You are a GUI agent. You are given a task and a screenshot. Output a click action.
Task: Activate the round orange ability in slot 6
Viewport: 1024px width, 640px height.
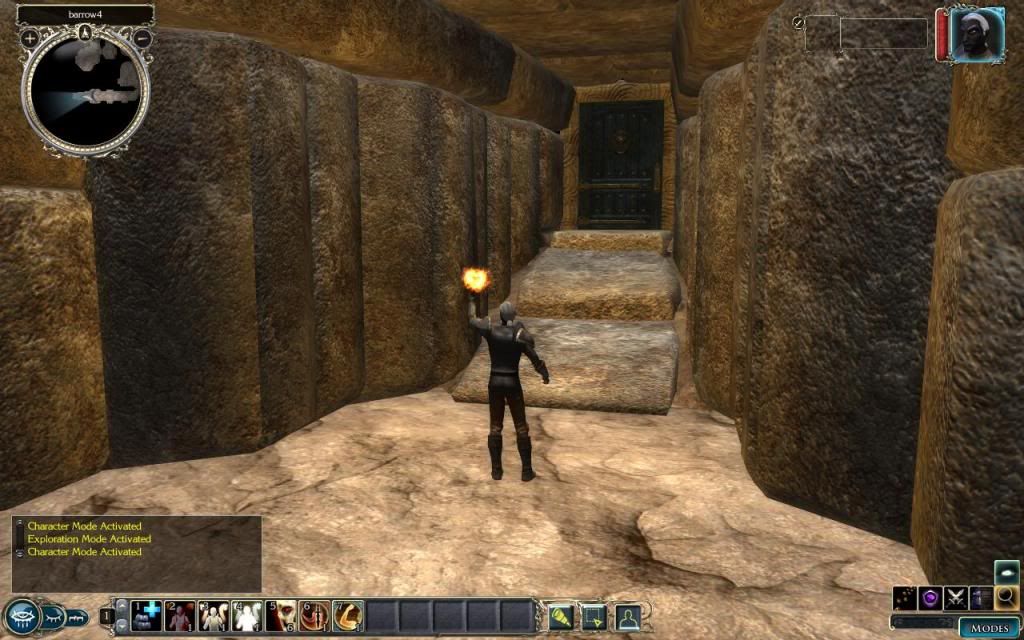click(x=314, y=615)
